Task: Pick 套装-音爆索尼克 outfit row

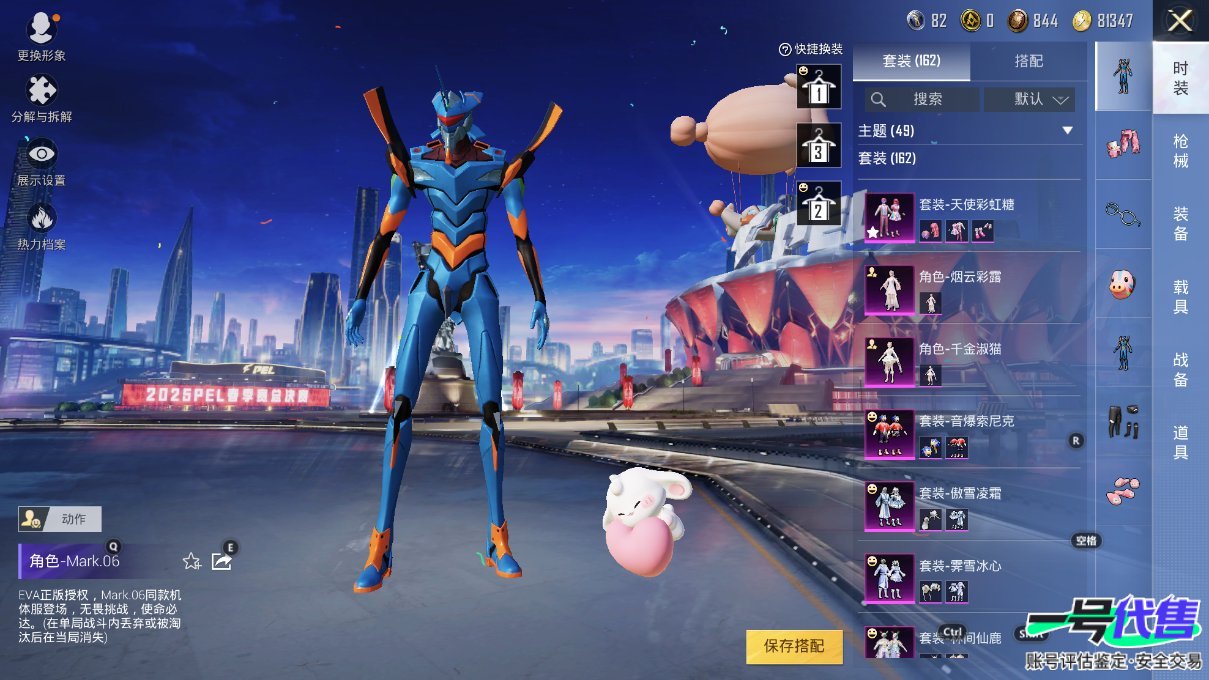Action: pos(970,434)
